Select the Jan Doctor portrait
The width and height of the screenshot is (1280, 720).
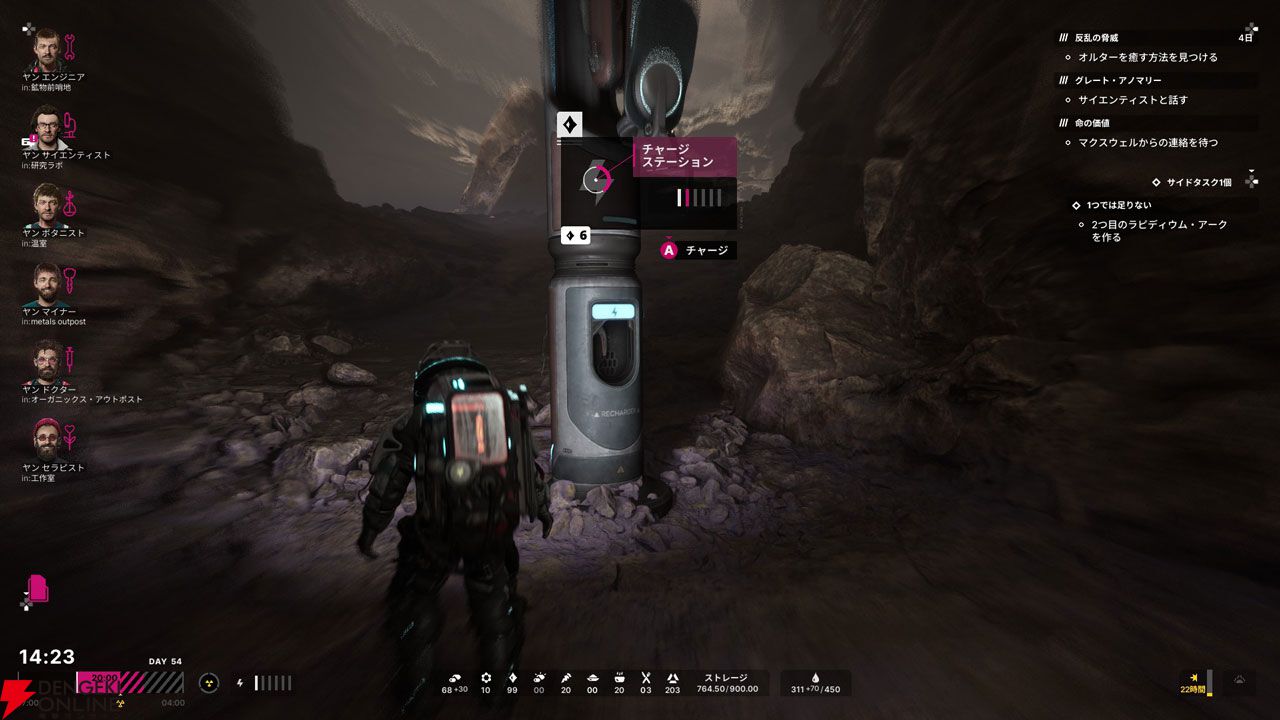tap(46, 361)
